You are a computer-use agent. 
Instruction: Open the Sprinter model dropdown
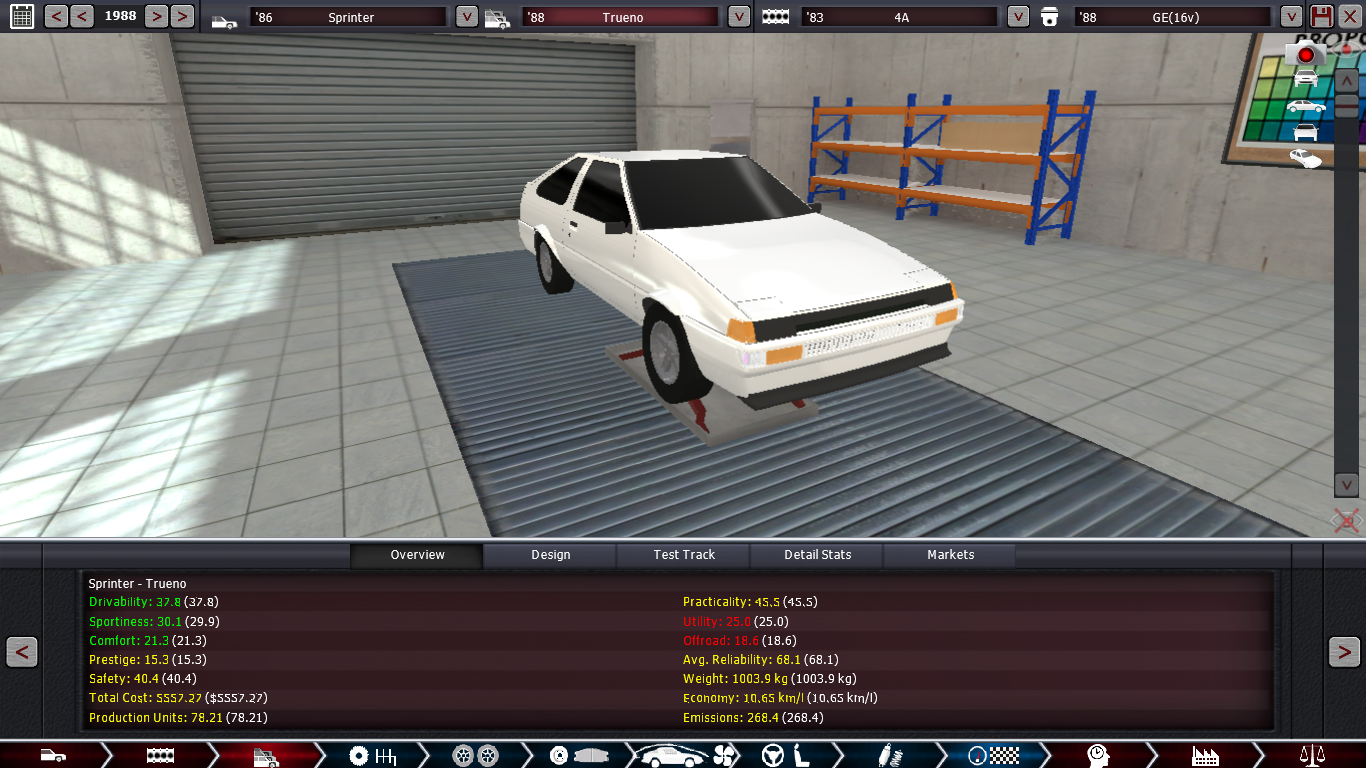[x=466, y=17]
